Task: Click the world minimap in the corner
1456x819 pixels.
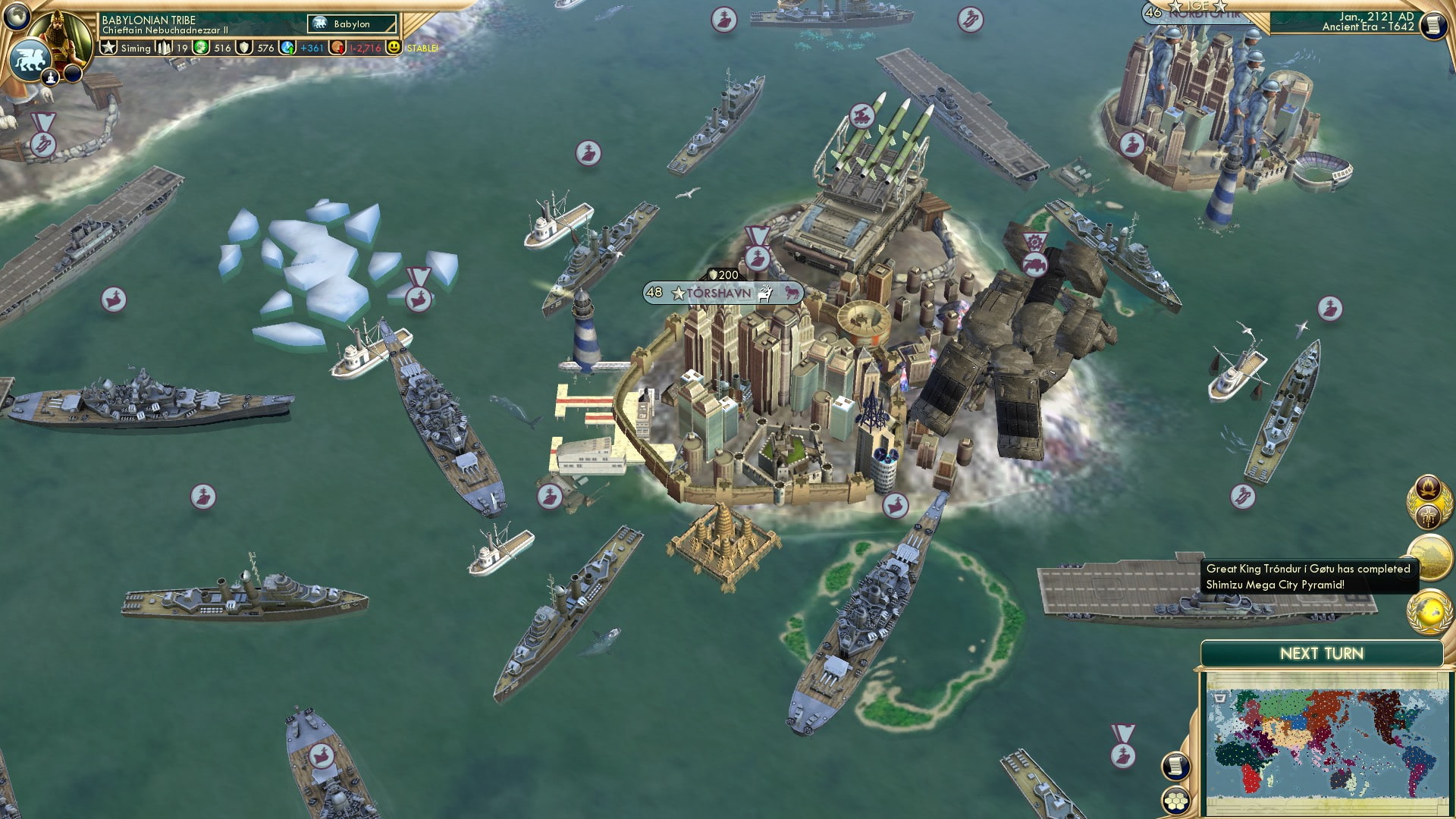Action: pyautogui.click(x=1330, y=739)
